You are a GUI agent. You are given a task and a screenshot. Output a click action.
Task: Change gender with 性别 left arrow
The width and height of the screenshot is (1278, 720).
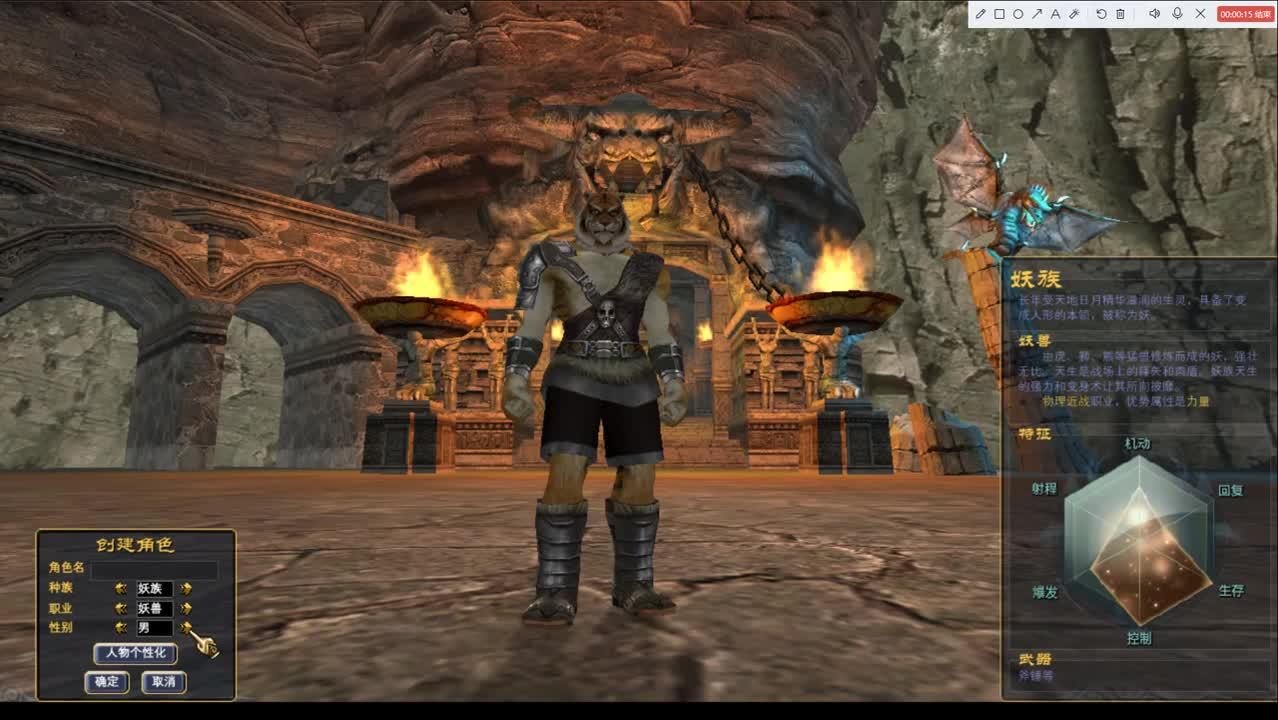(121, 628)
